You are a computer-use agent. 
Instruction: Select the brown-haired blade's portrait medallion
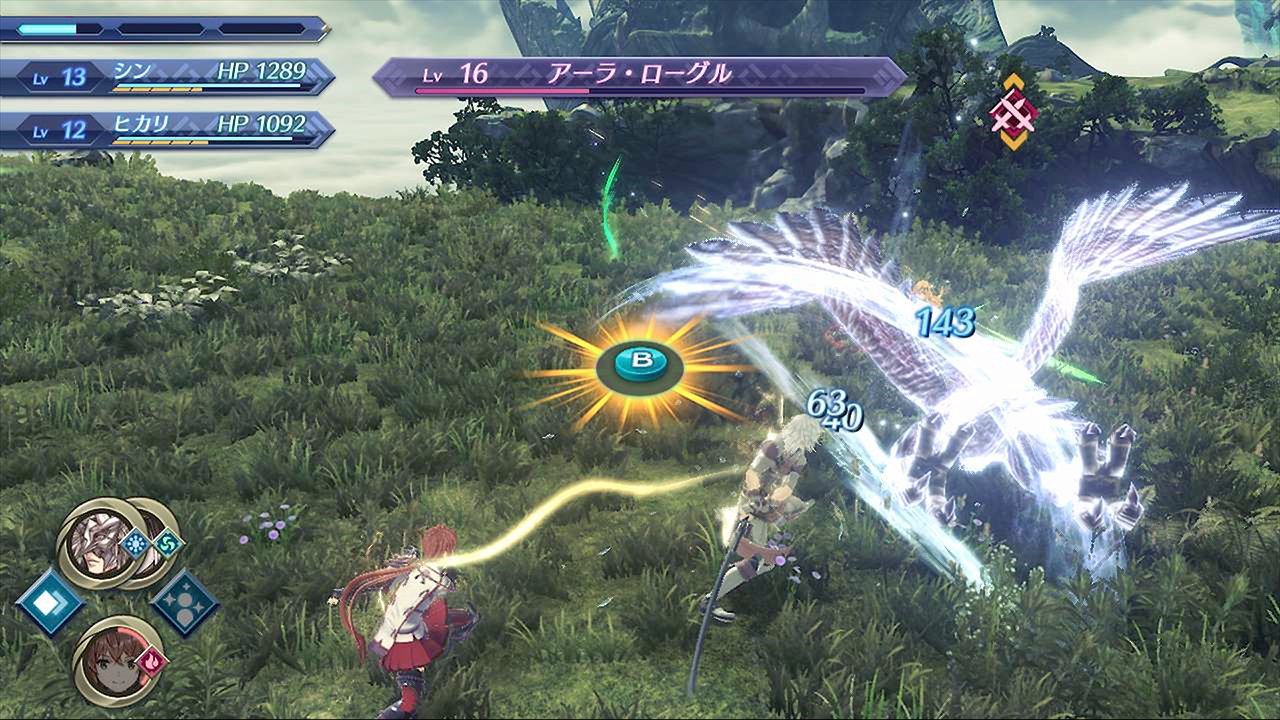coord(115,665)
